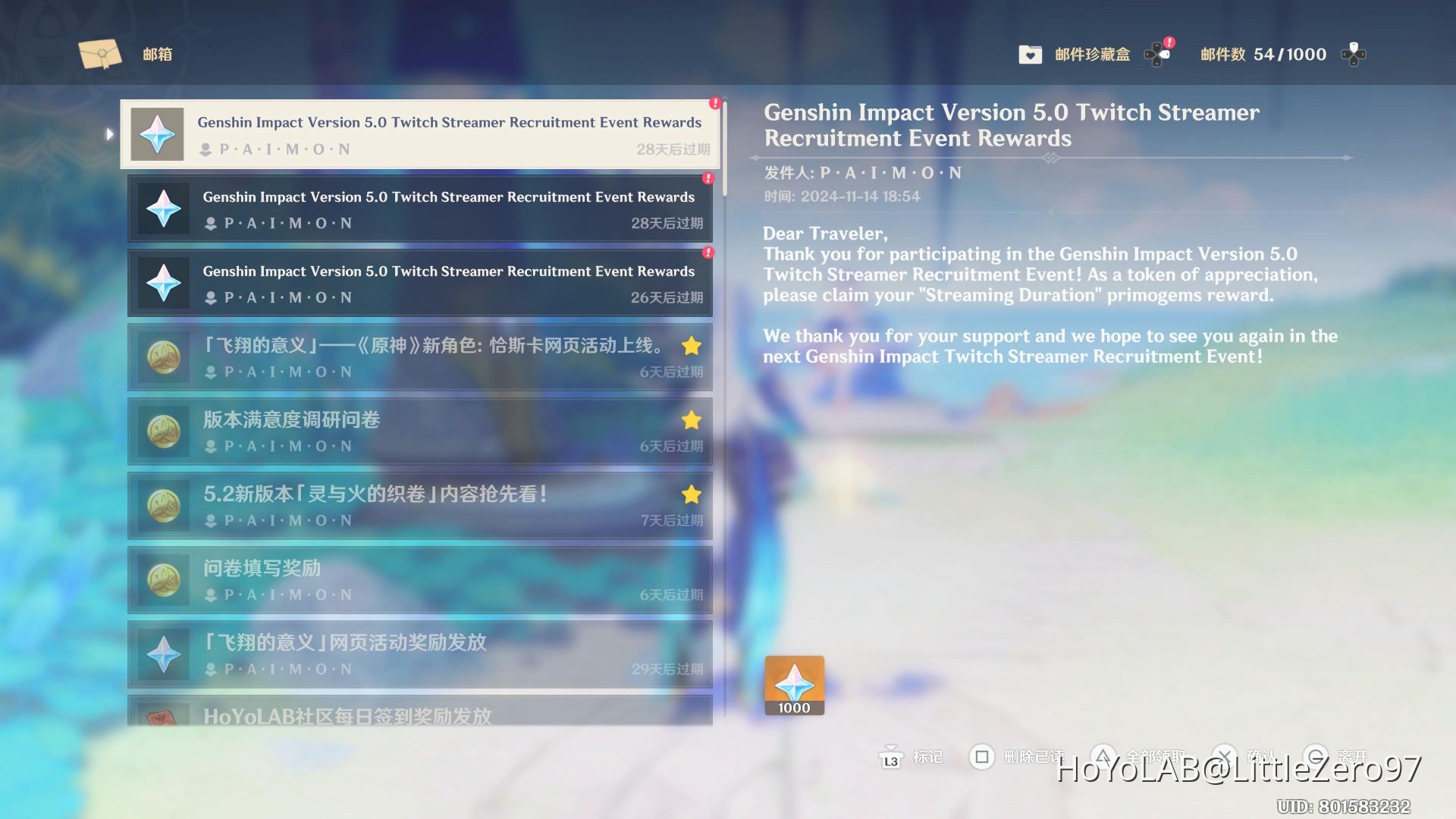
Task: Select the 问卷填写奖励 mail entry
Action: (420, 580)
